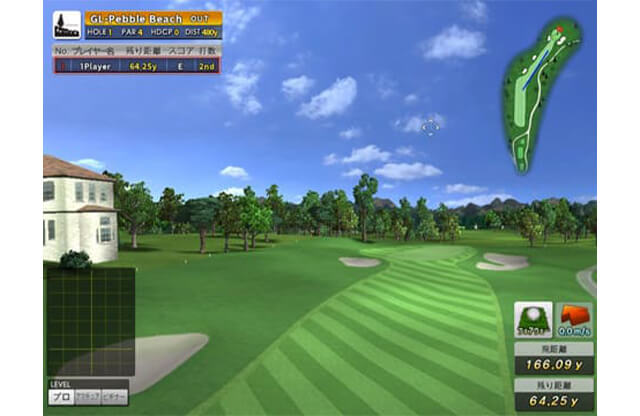The image size is (640, 416).
Task: Click the fairway lie icon
Action: 533,320
